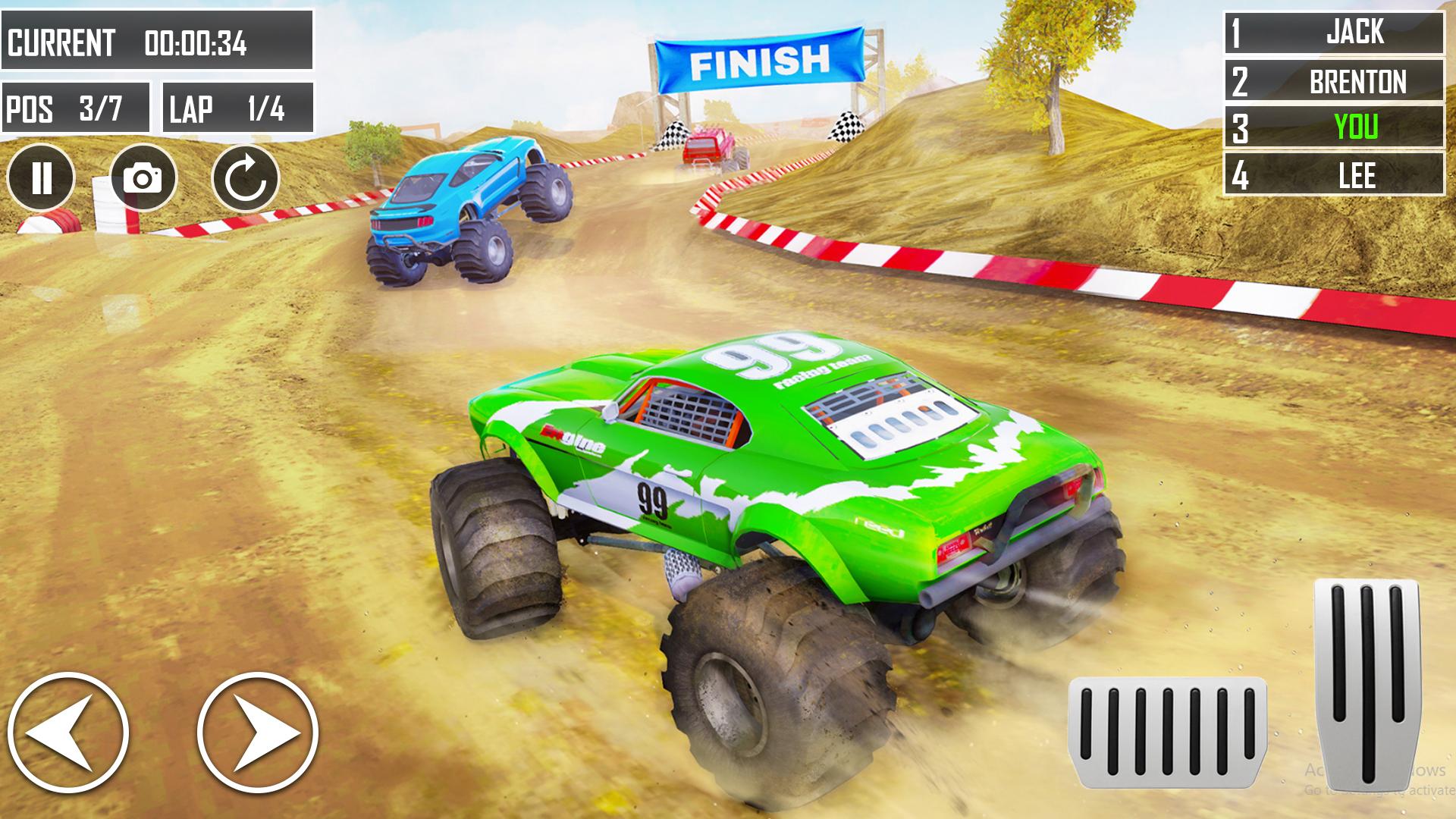Select Lee's row in the leaderboard
Image resolution: width=1456 pixels, height=819 pixels.
point(1334,174)
